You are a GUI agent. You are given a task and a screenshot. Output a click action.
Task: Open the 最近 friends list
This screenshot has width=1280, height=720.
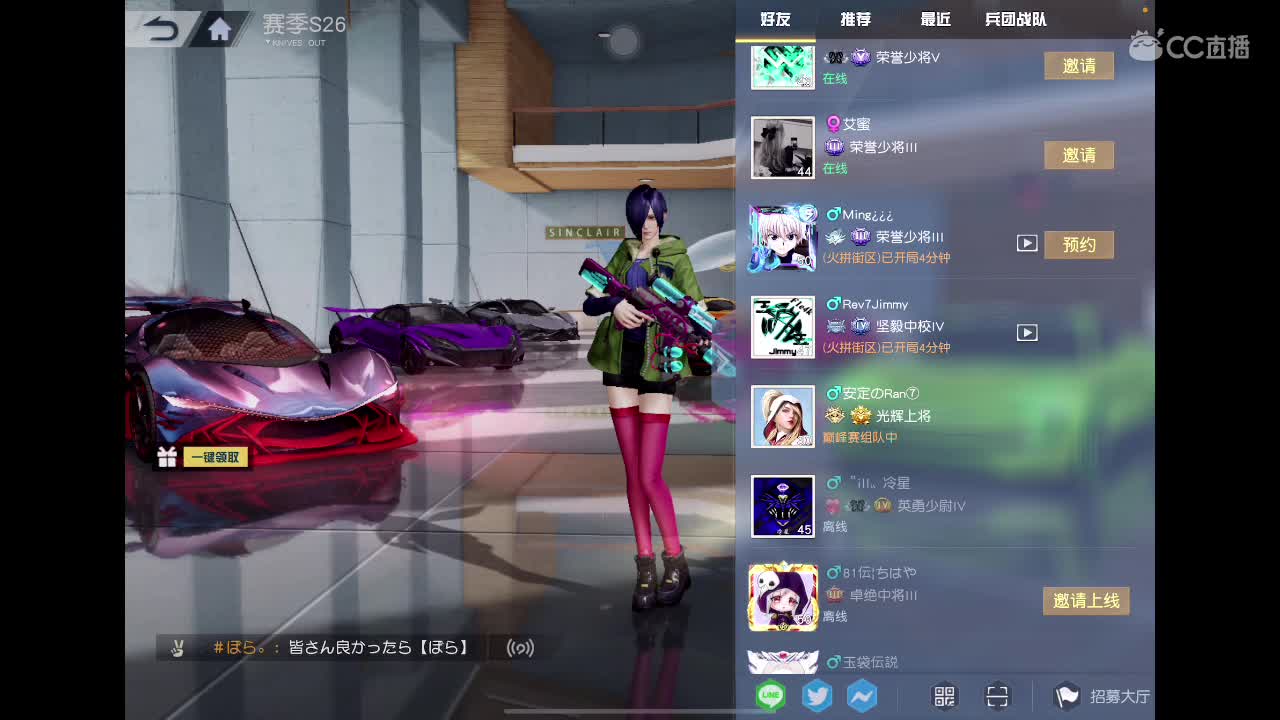point(933,18)
